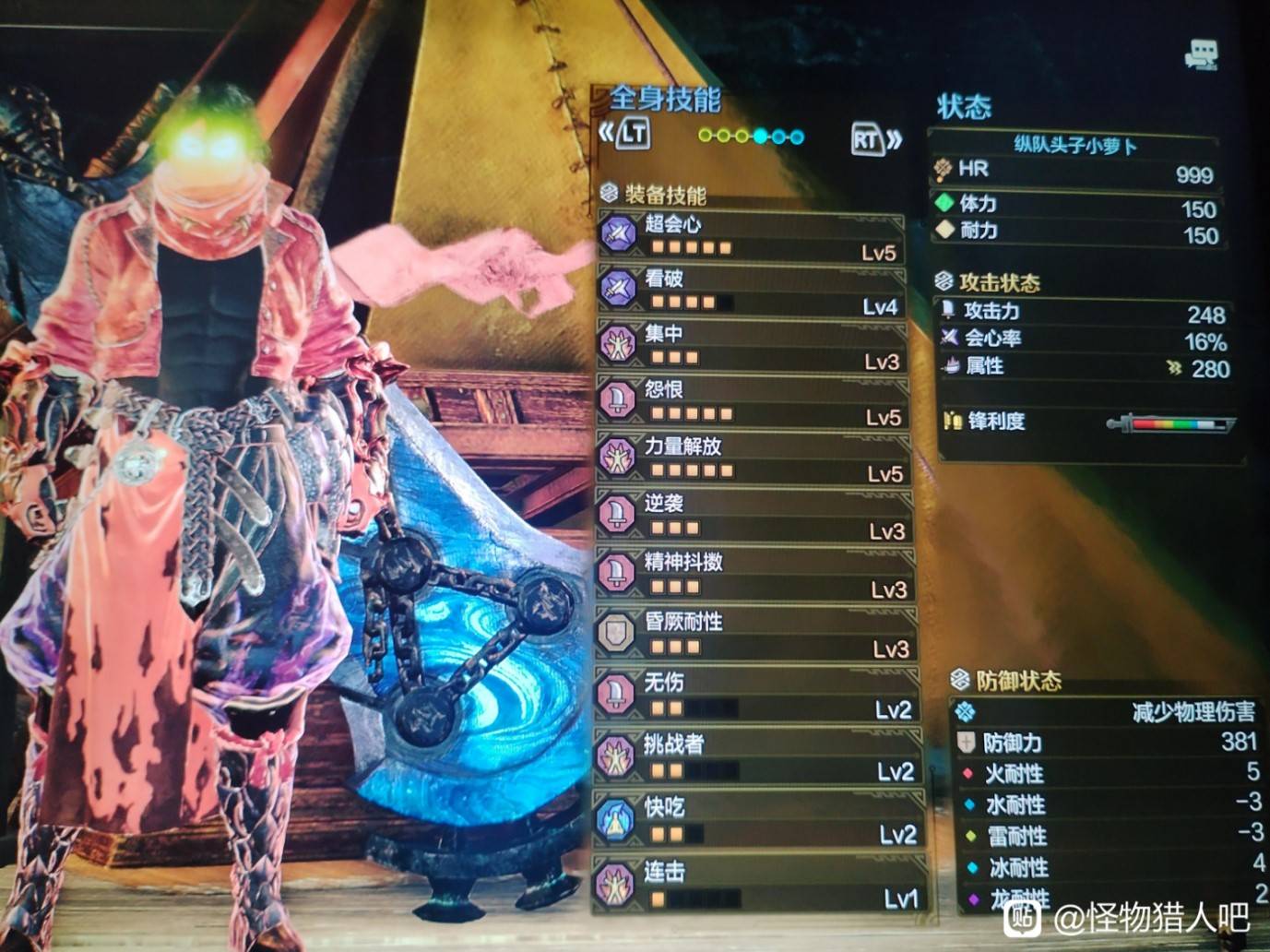
Task: Highlight the 昏厥耐性 Lv3 skill row
Action: point(758,634)
